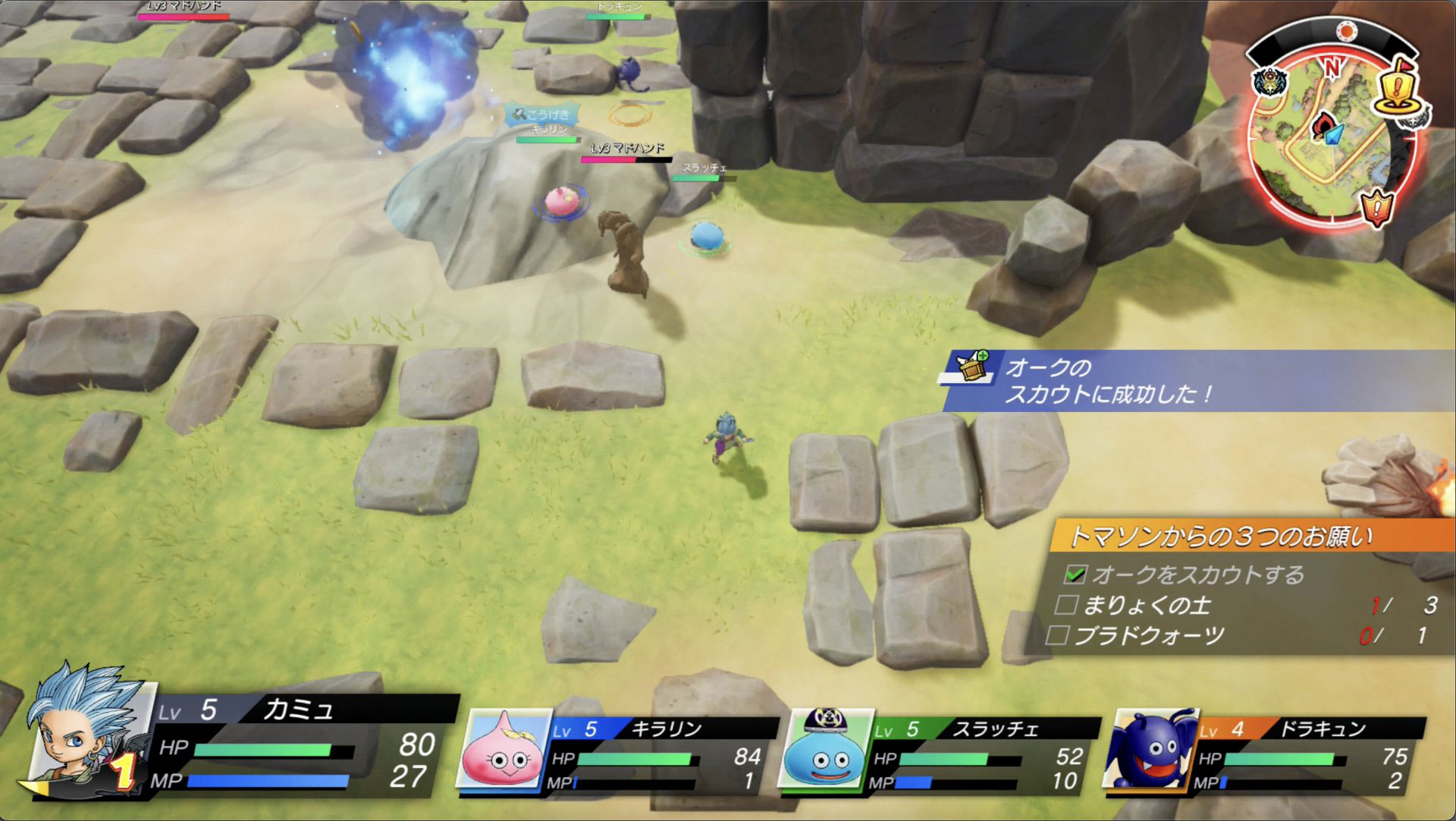Viewport: 1456px width, 821px height.
Task: Select the blue slime スラッチェ portrait
Action: (x=825, y=747)
